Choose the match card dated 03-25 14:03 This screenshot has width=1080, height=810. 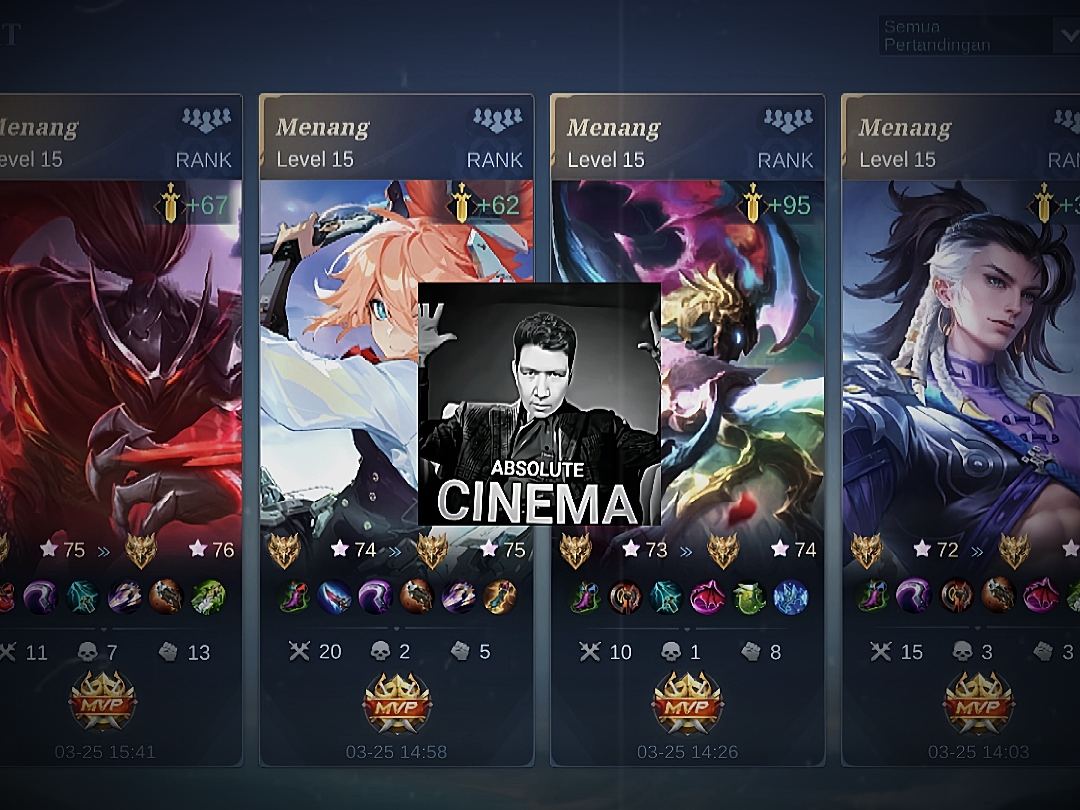click(960, 430)
